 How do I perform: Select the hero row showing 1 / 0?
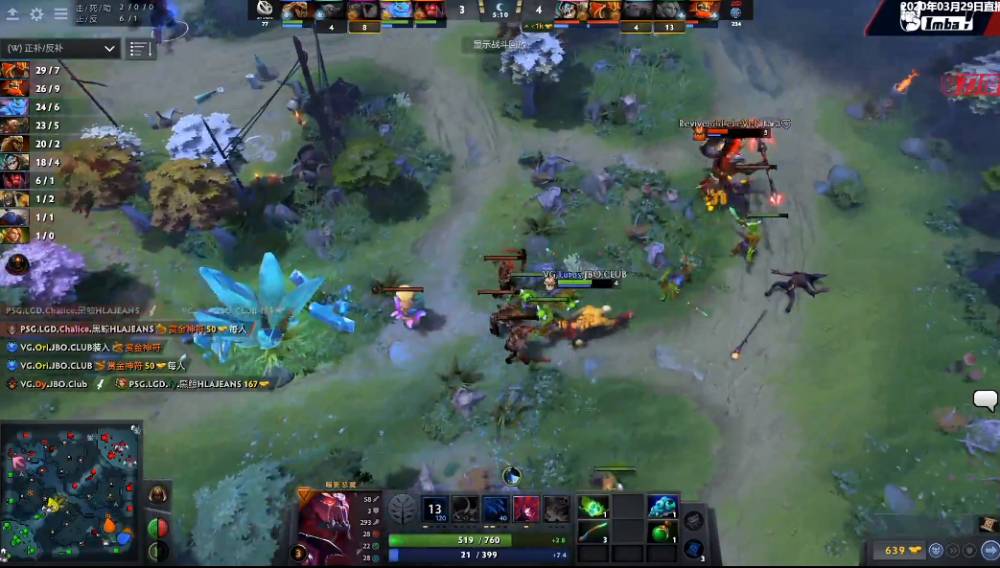[32, 235]
